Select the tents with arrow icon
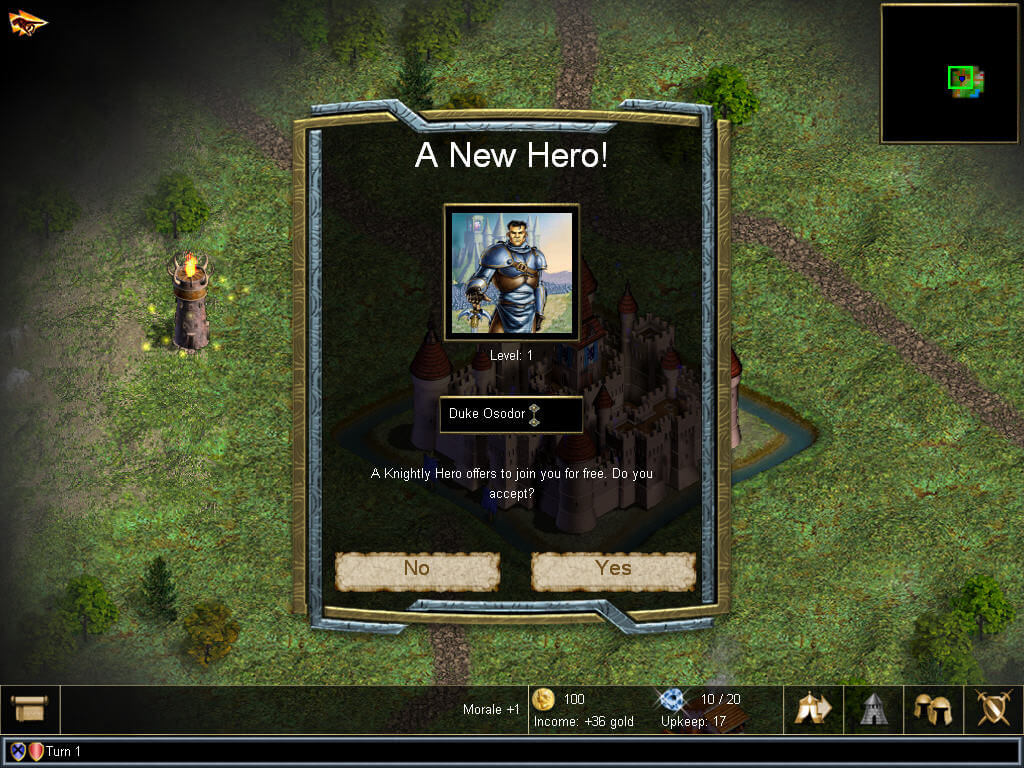 tap(813, 709)
